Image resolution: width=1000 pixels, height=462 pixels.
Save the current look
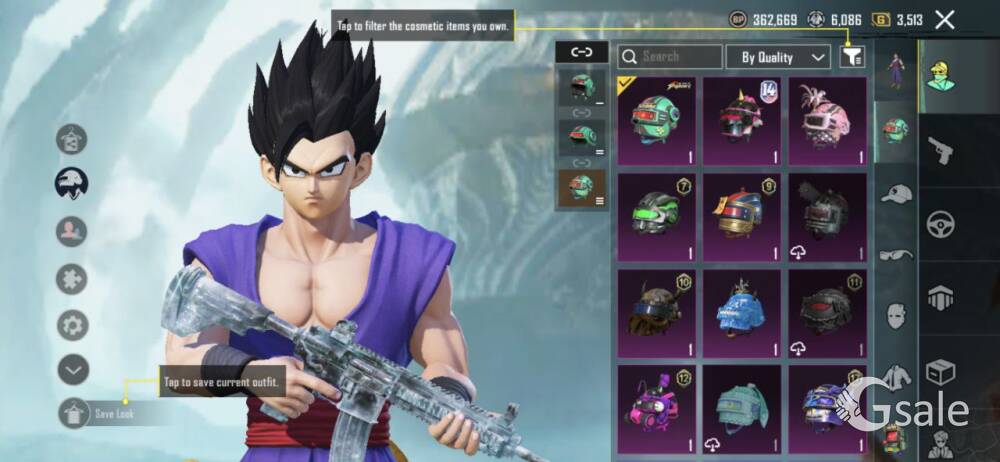click(x=76, y=412)
